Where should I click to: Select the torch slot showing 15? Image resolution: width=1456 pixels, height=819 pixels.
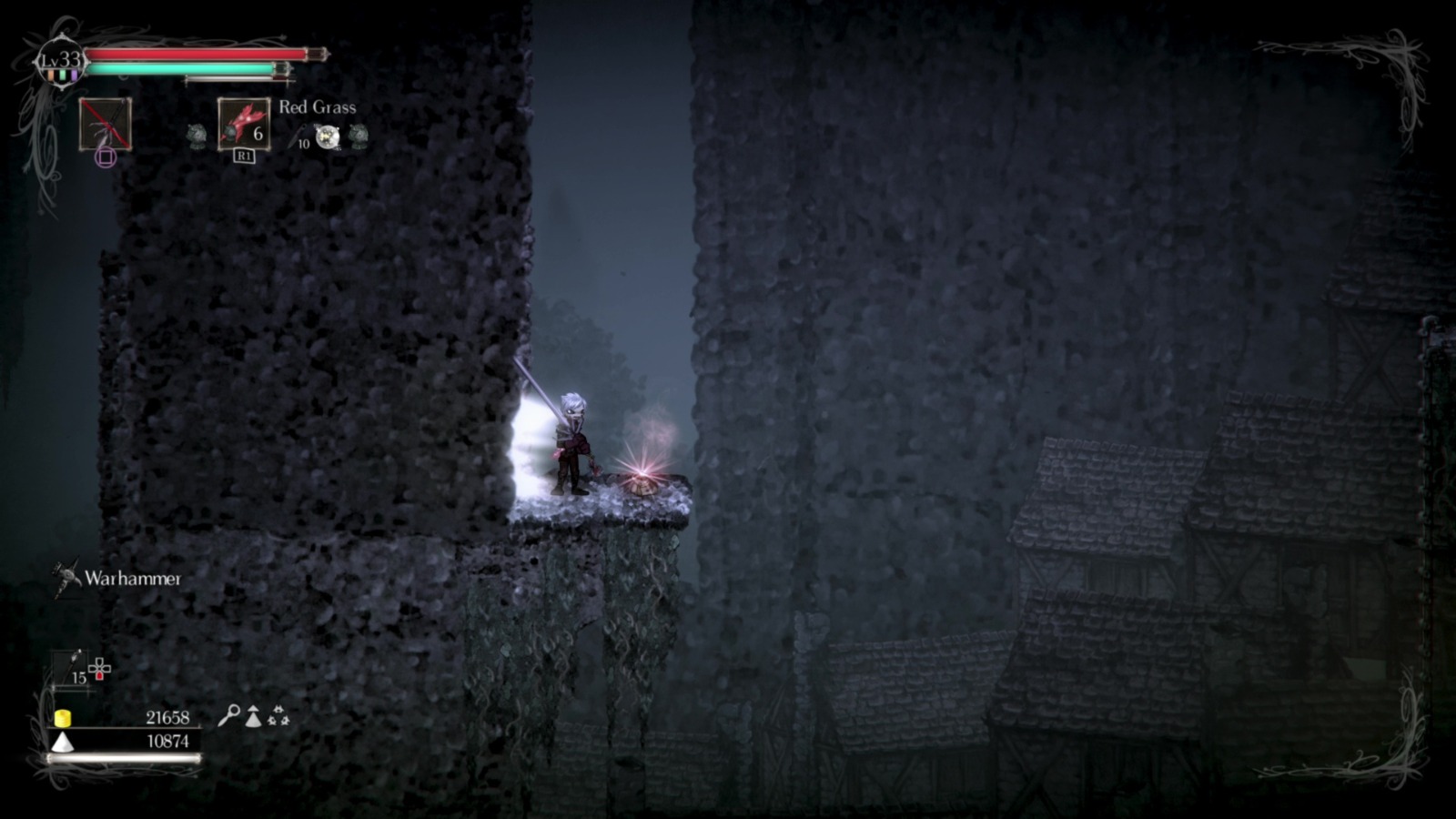coord(71,670)
